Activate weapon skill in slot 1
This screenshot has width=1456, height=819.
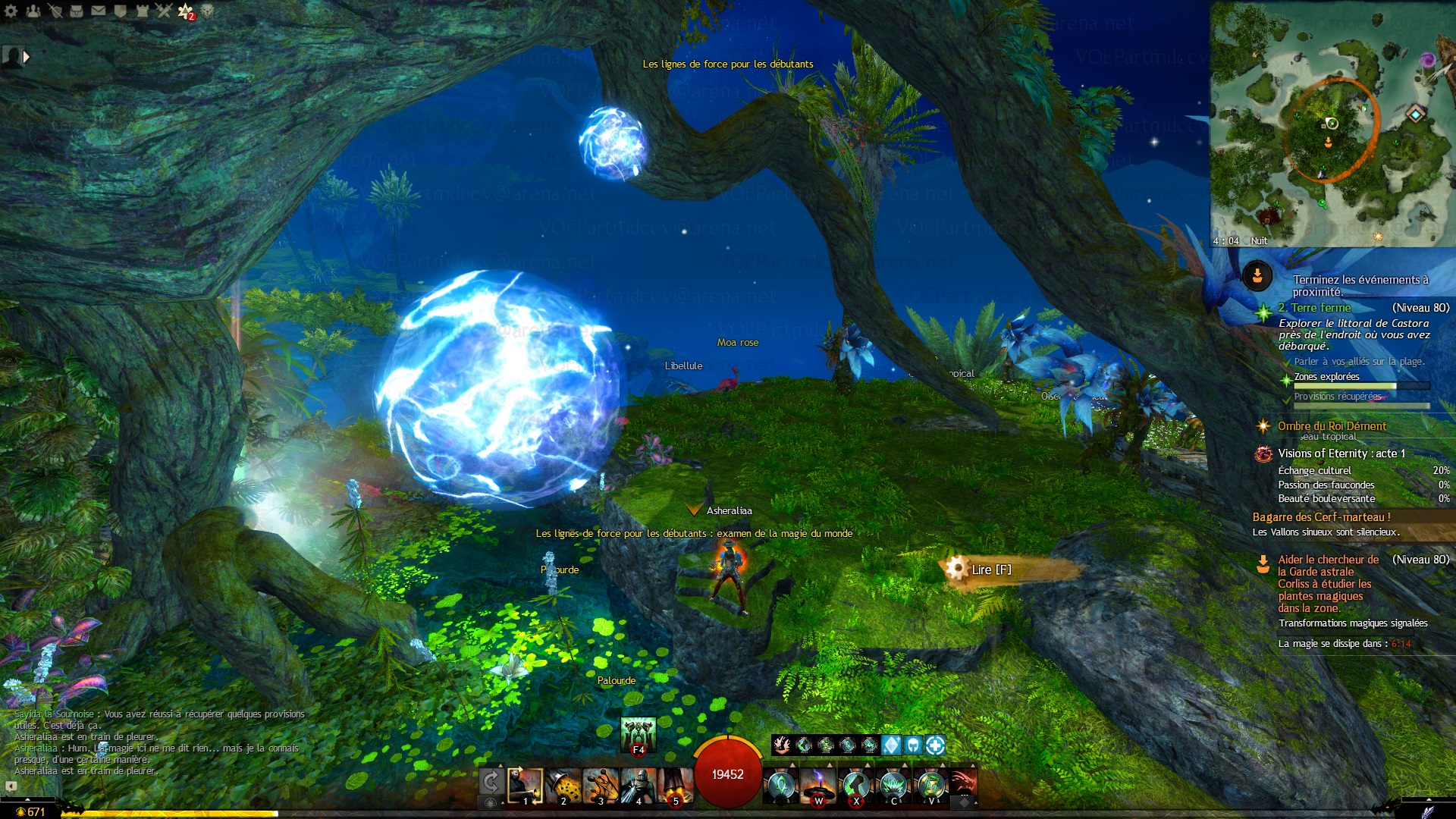(x=526, y=786)
